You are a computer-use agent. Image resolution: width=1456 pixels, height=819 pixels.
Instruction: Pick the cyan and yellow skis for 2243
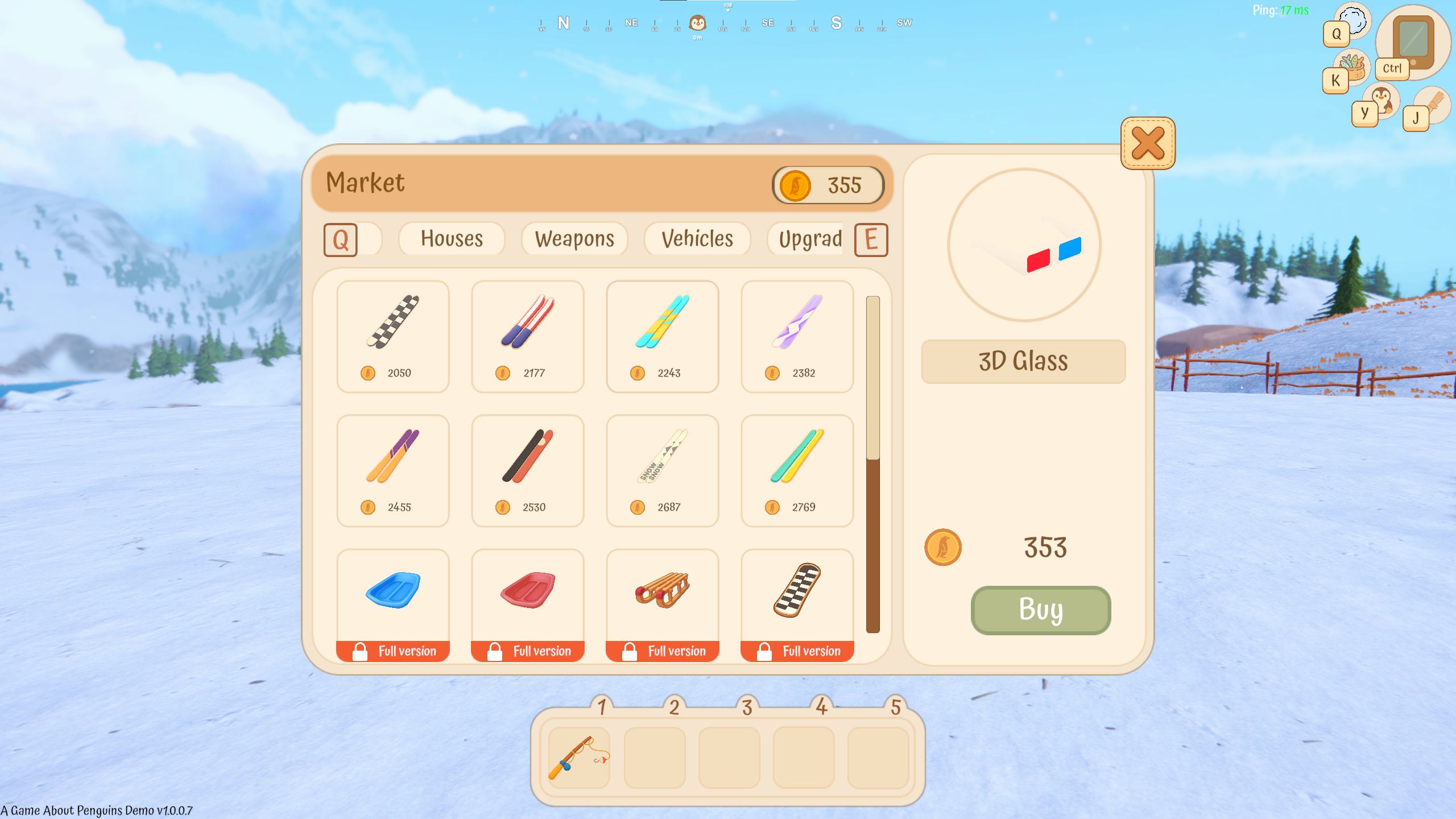coord(662,336)
